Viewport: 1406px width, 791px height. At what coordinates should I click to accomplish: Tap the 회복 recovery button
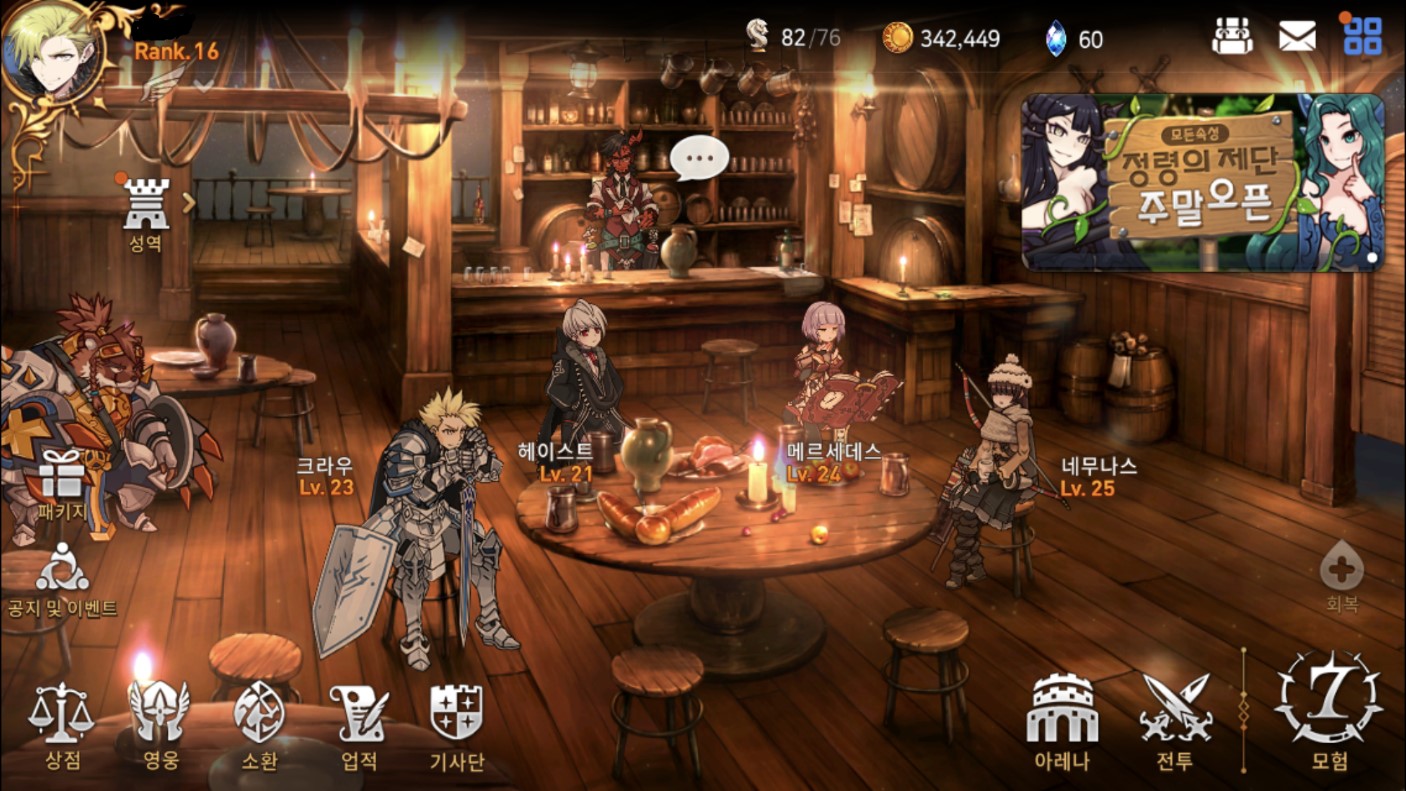(1341, 577)
